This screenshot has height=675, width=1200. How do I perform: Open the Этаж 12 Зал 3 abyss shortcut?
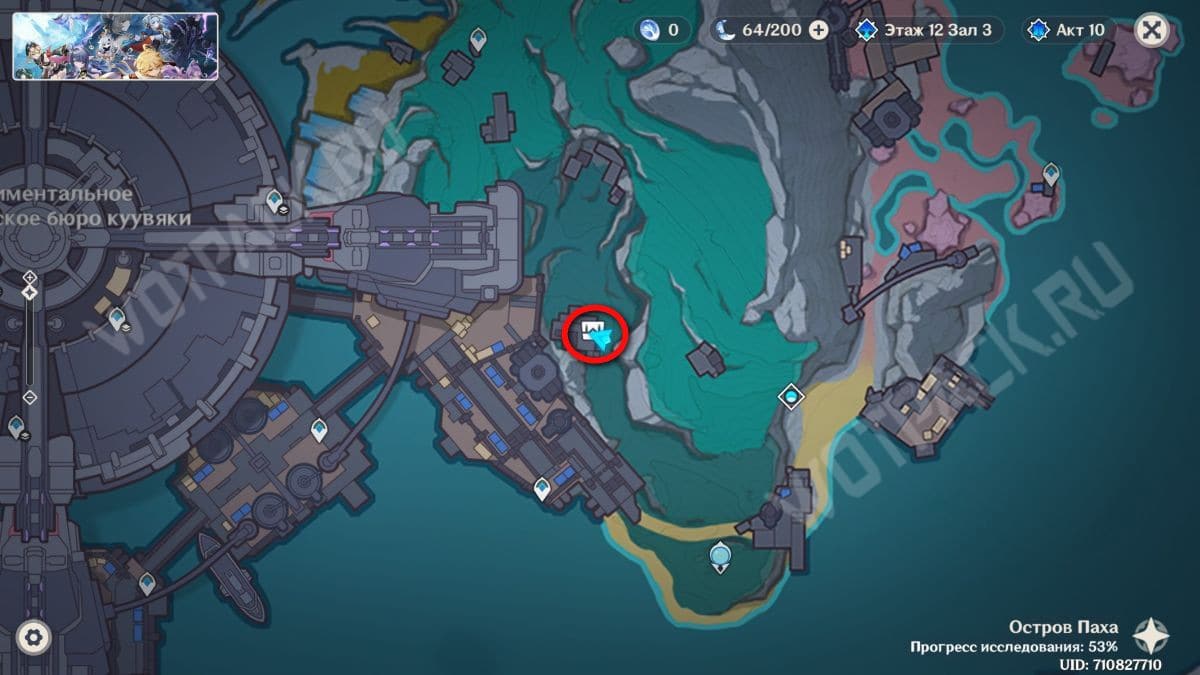coord(924,30)
